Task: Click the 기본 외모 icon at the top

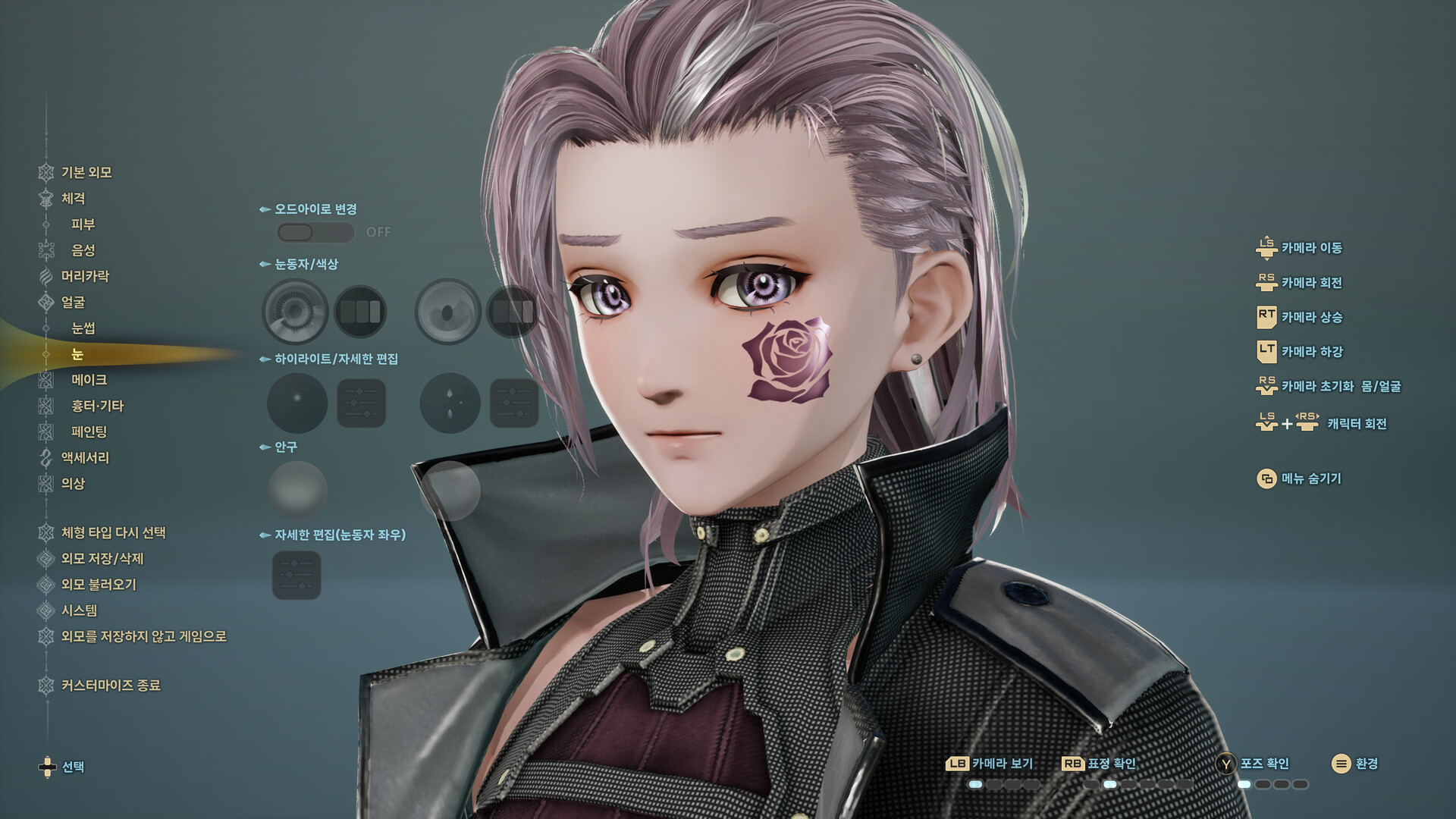Action: pos(45,172)
